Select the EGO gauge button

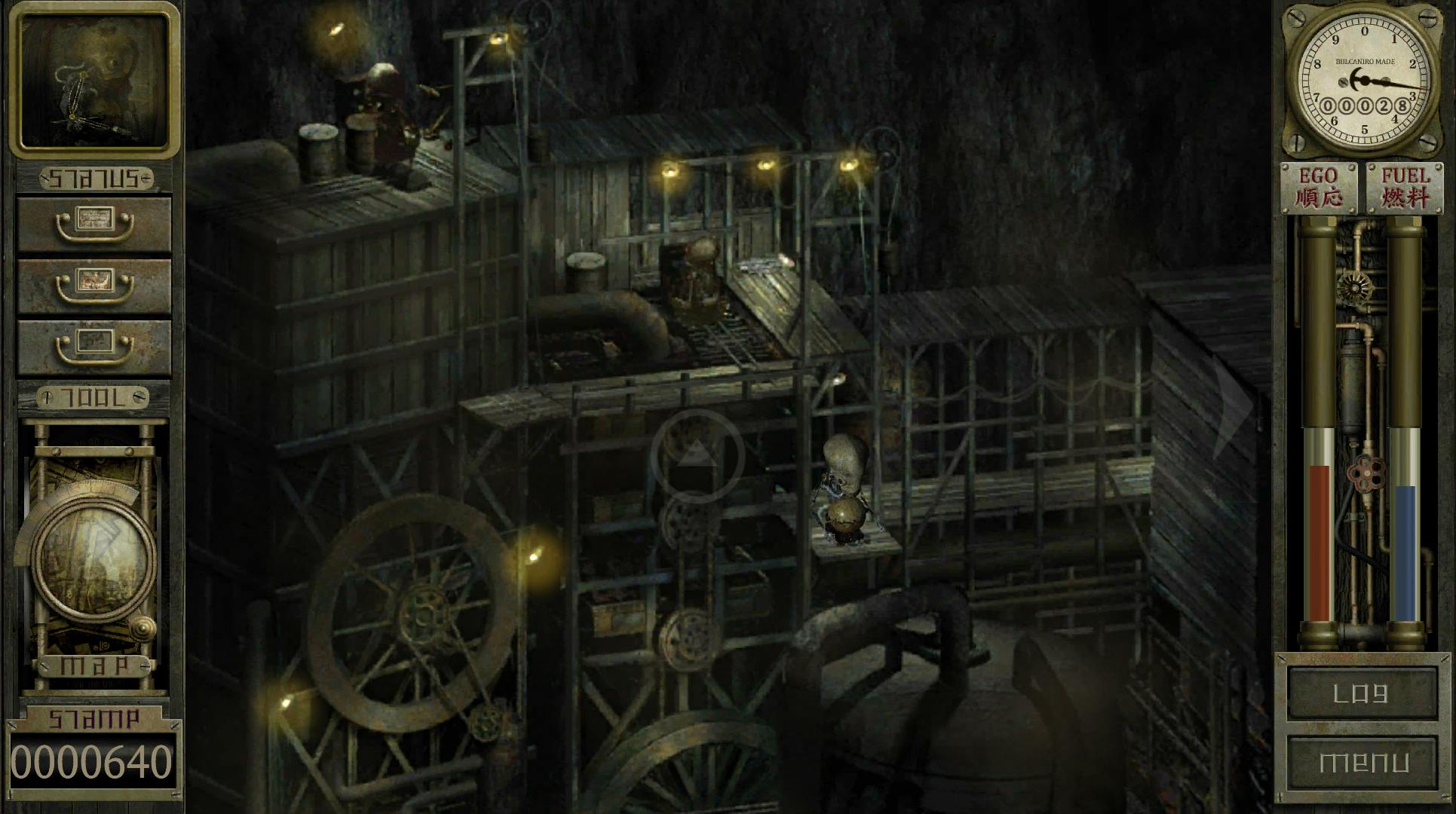click(x=1318, y=187)
